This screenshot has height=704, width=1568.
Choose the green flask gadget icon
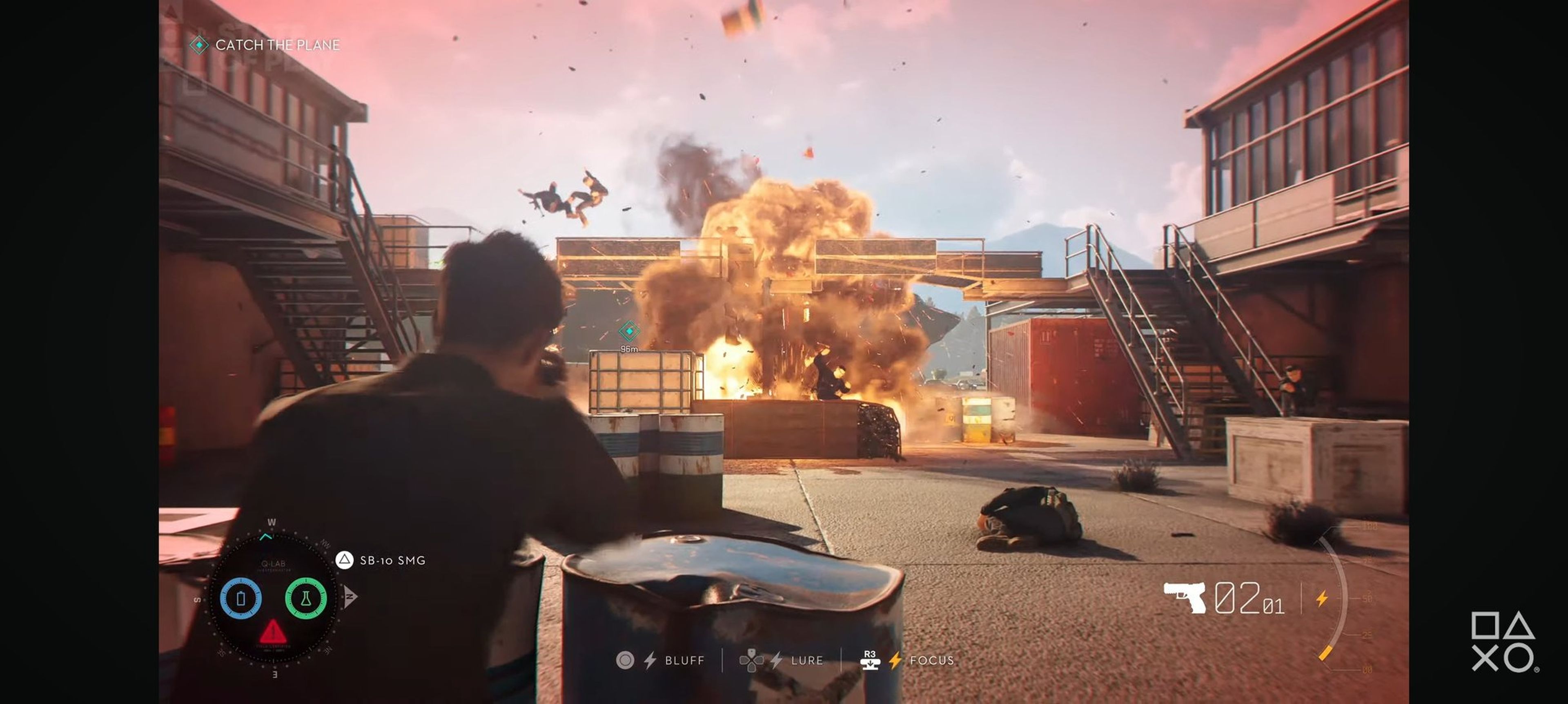click(x=305, y=598)
